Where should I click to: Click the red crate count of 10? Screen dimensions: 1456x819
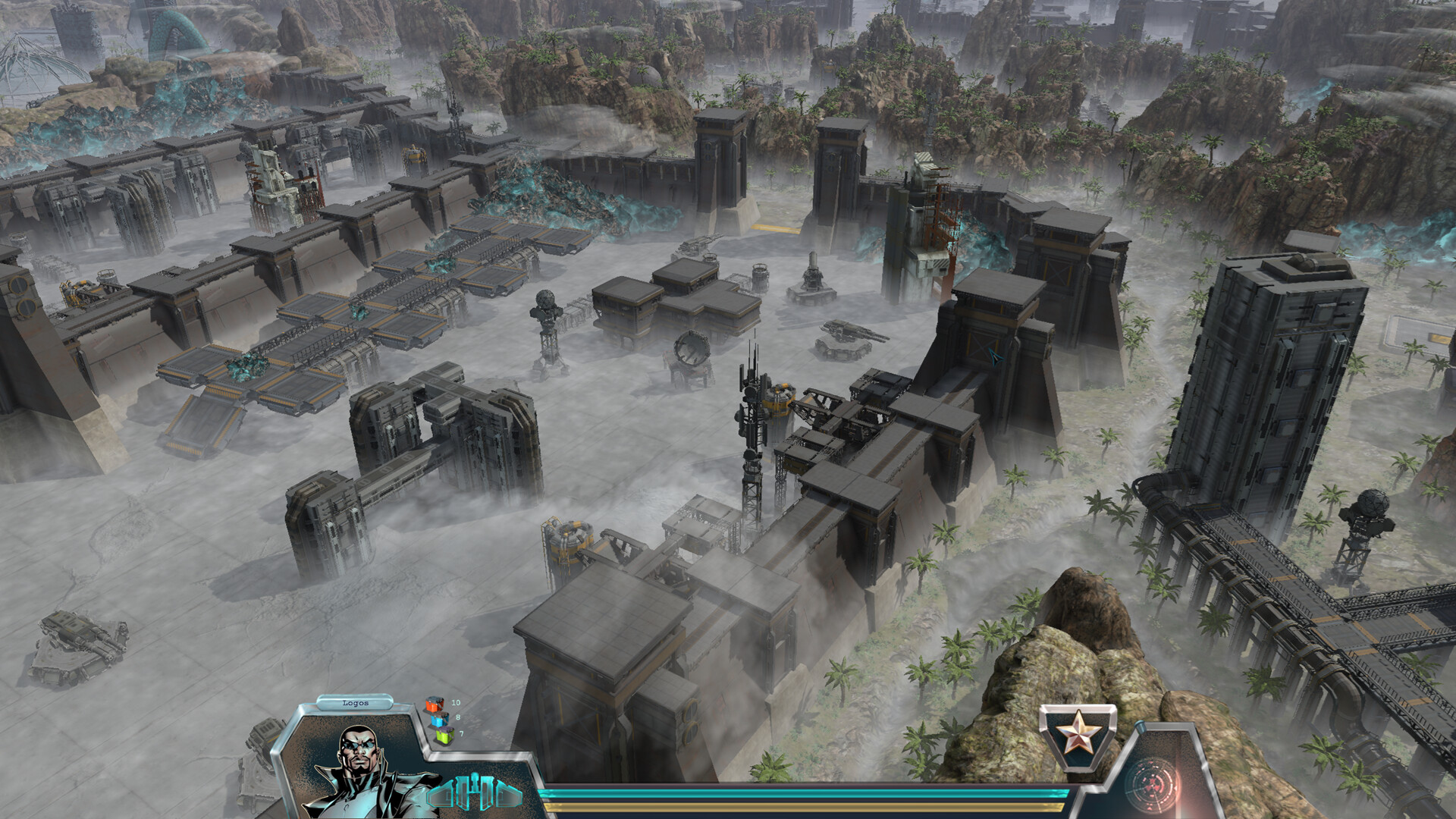tap(456, 703)
